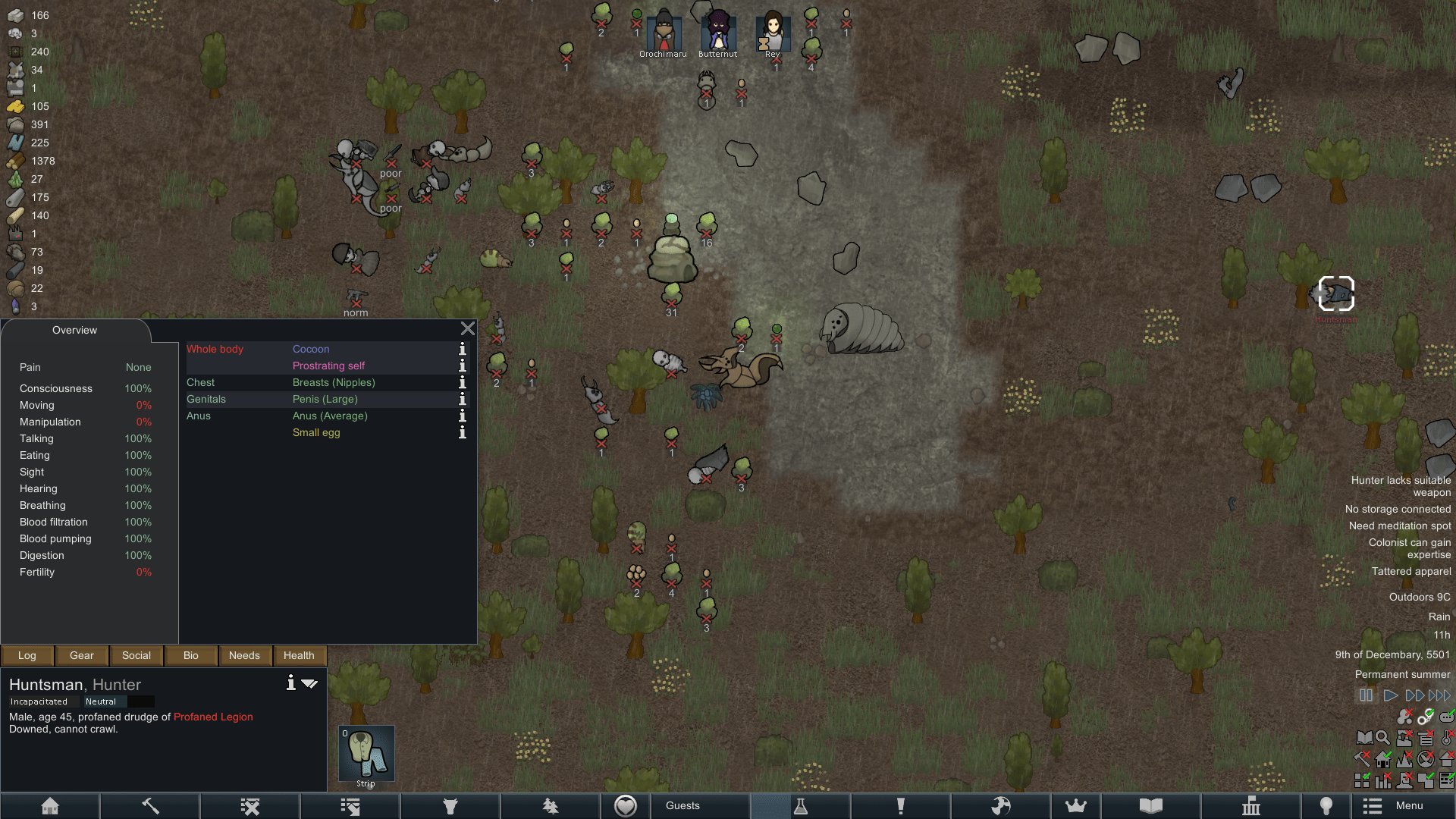Close the health overview panel
Viewport: 1456px width, 819px height.
468,328
